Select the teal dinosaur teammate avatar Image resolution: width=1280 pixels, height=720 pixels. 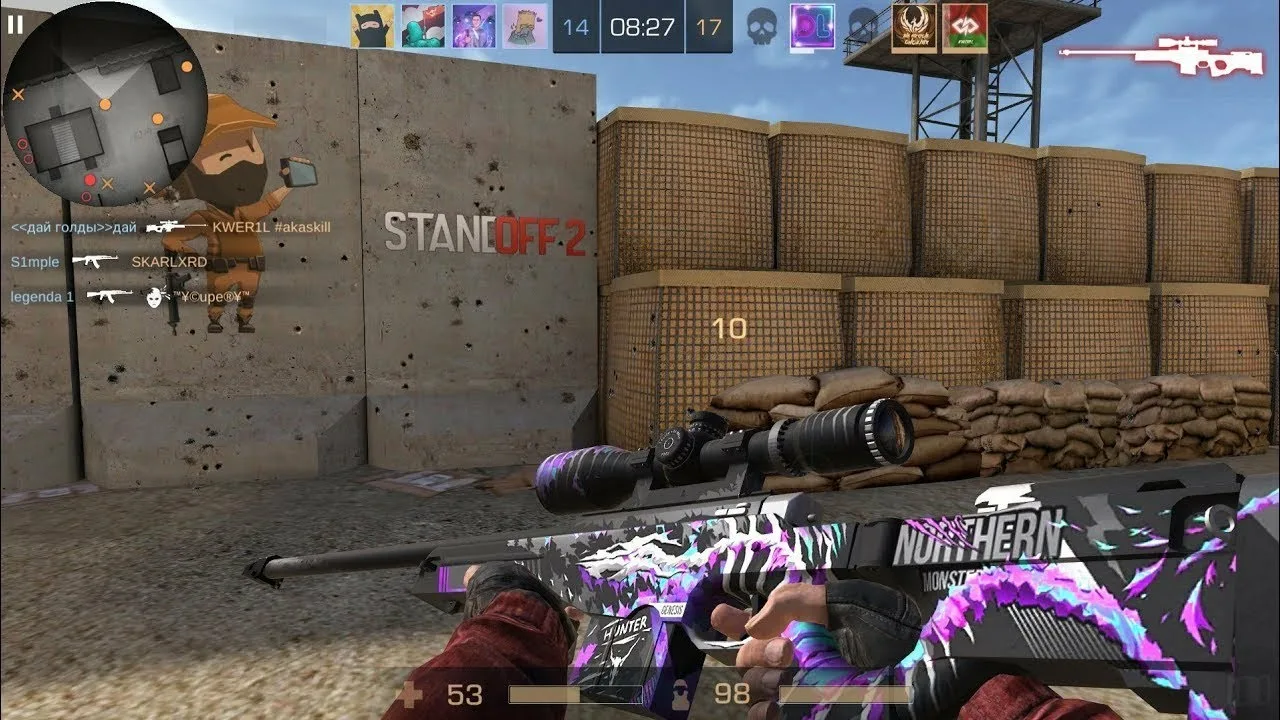click(423, 26)
